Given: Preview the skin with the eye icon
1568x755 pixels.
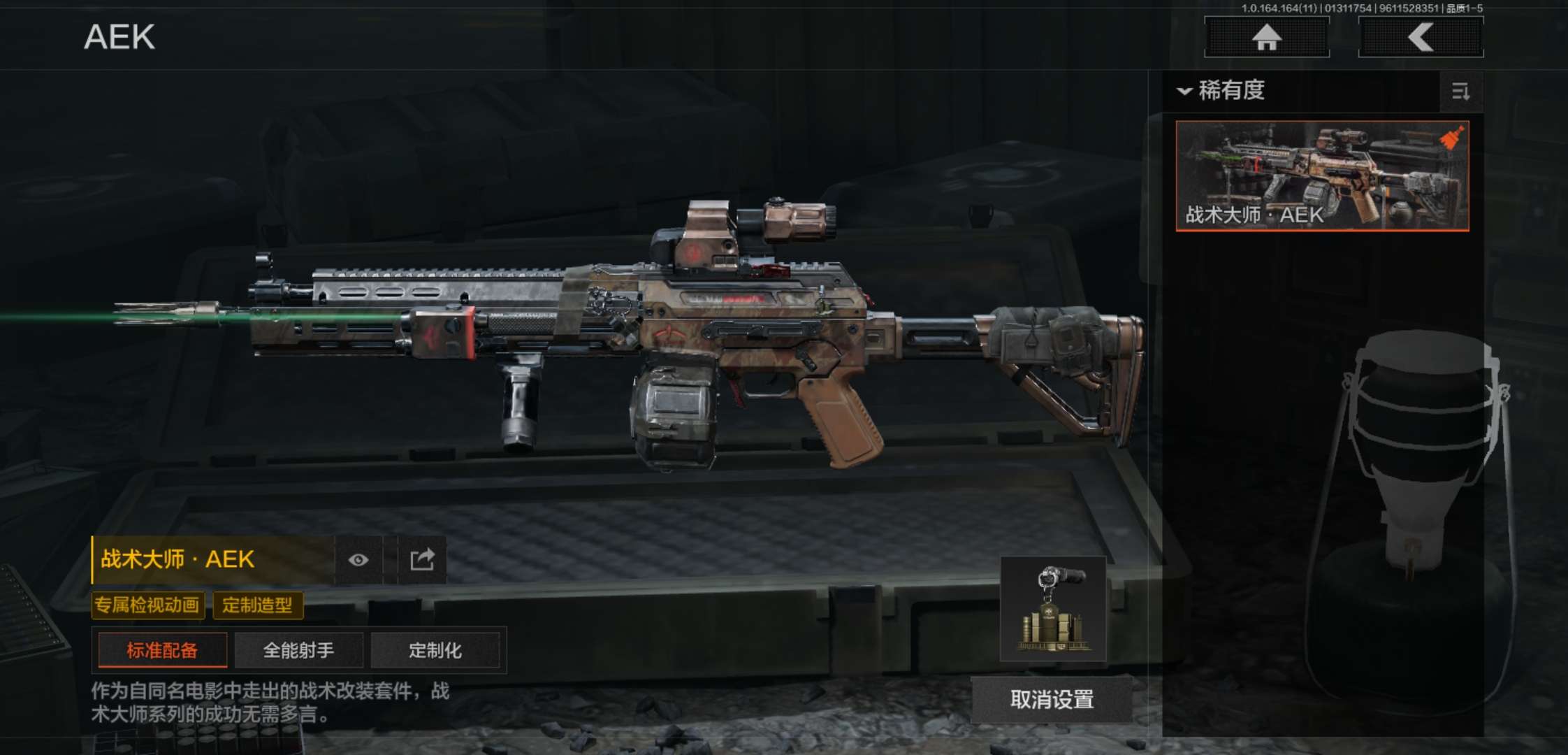Looking at the screenshot, I should [x=358, y=560].
